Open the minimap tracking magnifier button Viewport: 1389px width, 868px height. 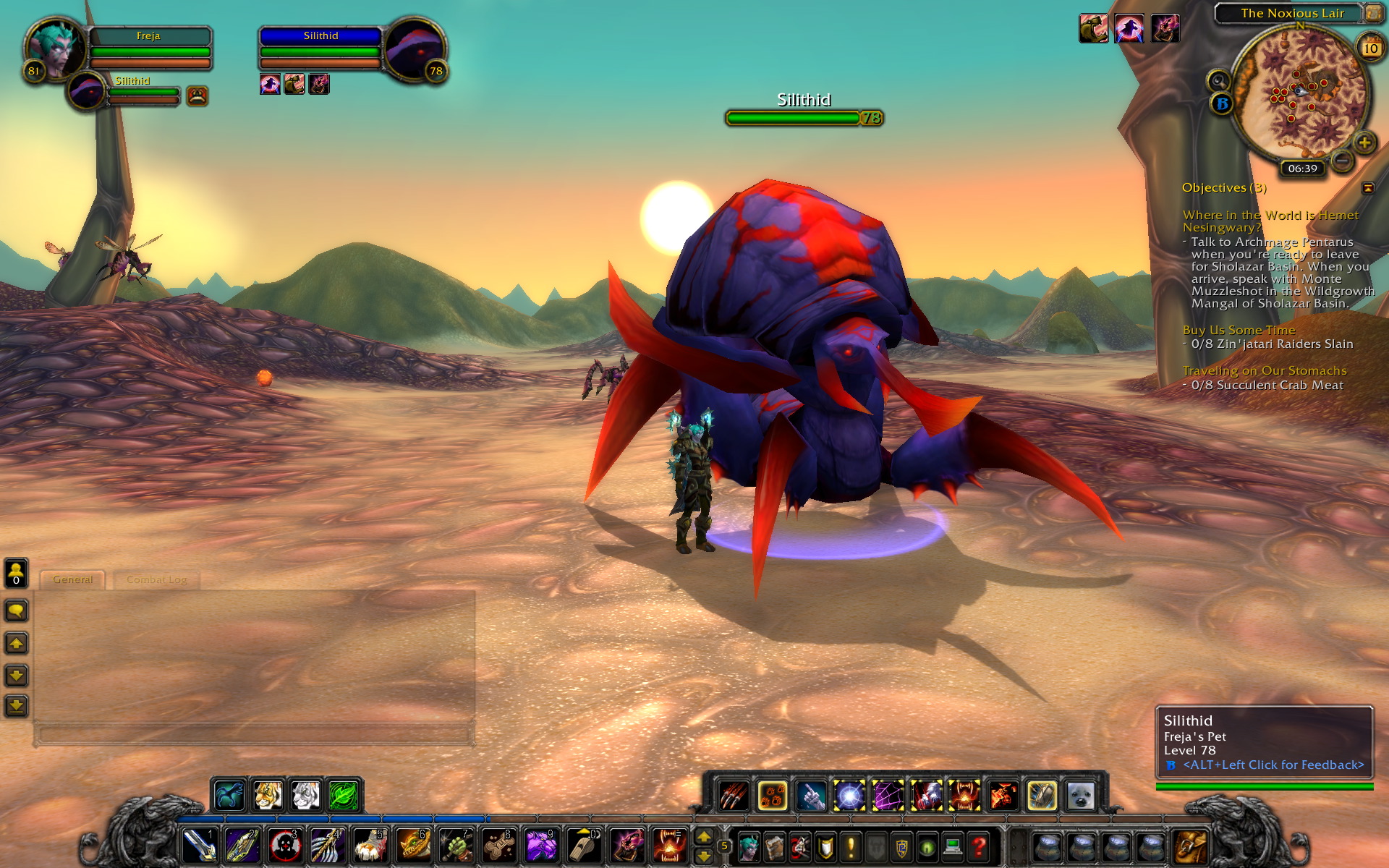pyautogui.click(x=1218, y=80)
